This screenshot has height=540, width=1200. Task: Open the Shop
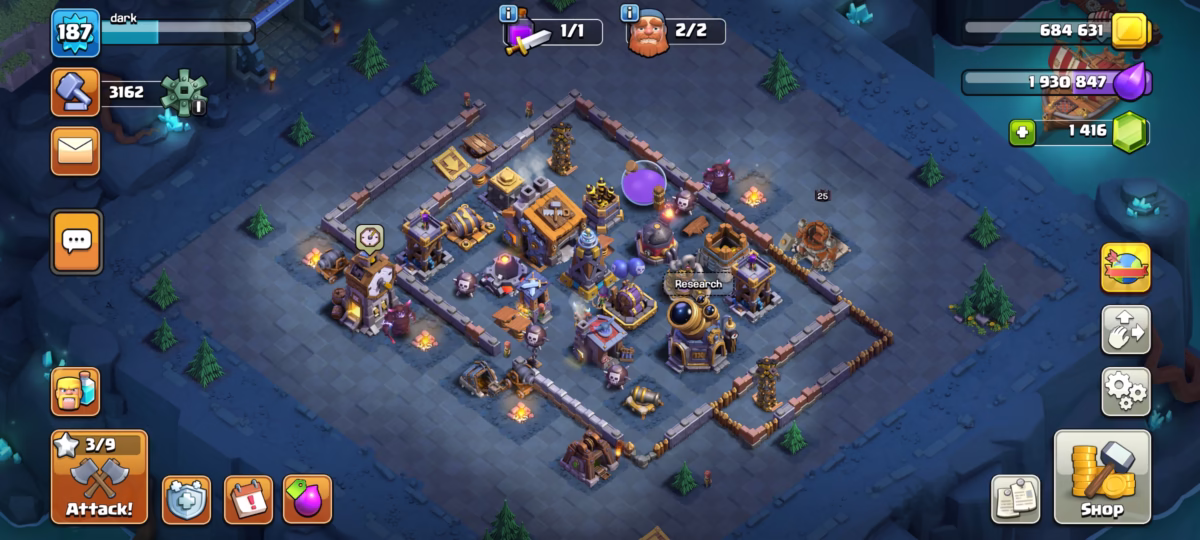point(1102,478)
